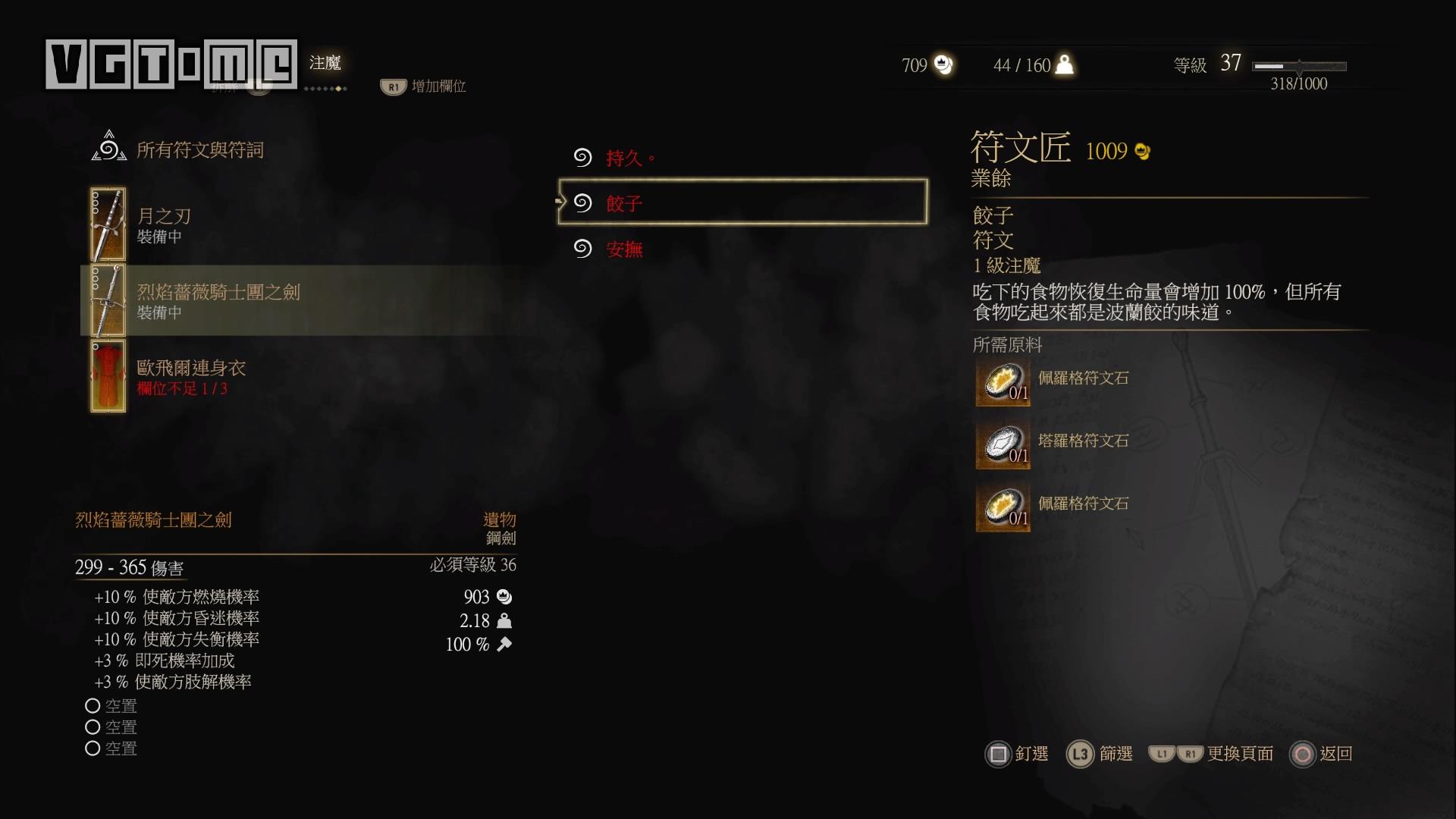This screenshot has width=1456, height=819.
Task: Click the coin icon next to 709
Action: point(943,65)
